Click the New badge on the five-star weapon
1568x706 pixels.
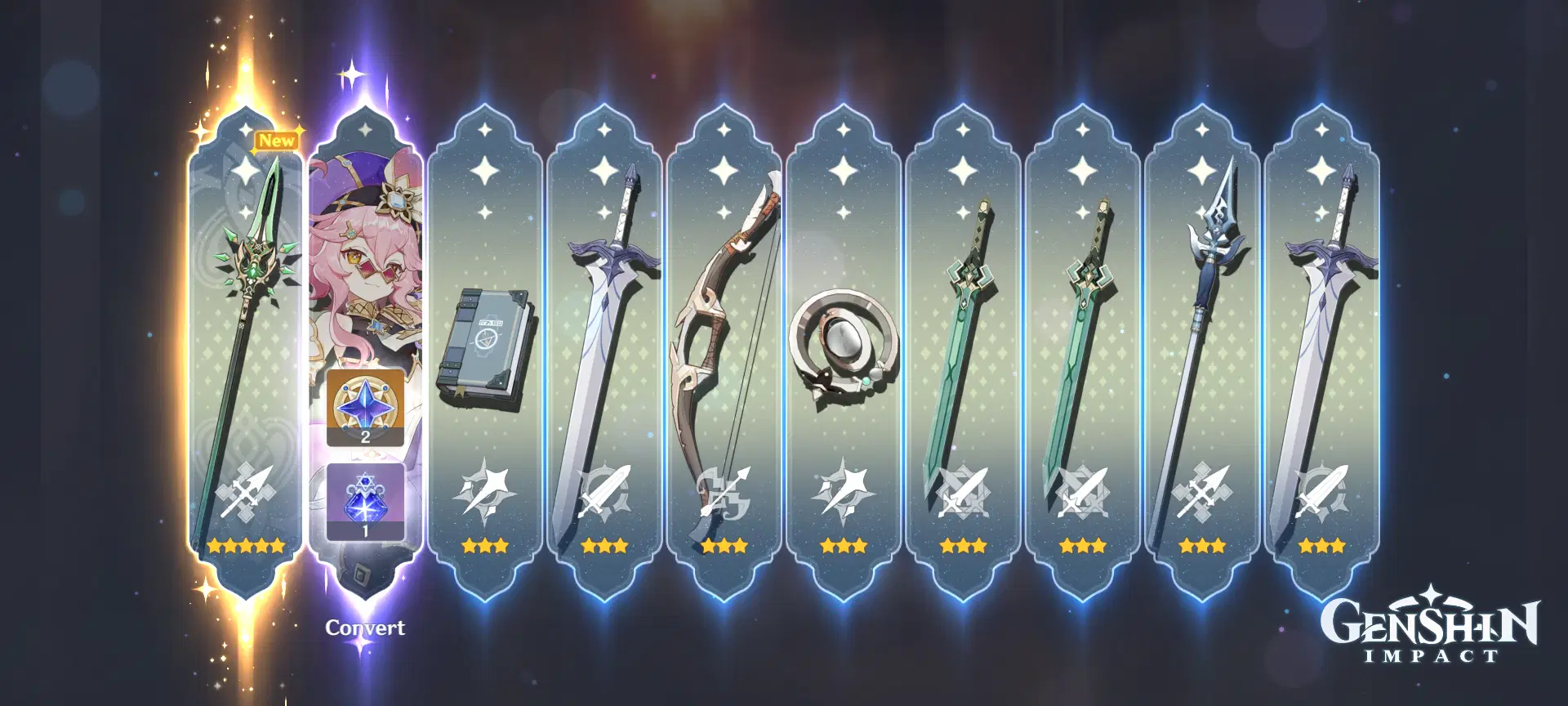coord(278,141)
